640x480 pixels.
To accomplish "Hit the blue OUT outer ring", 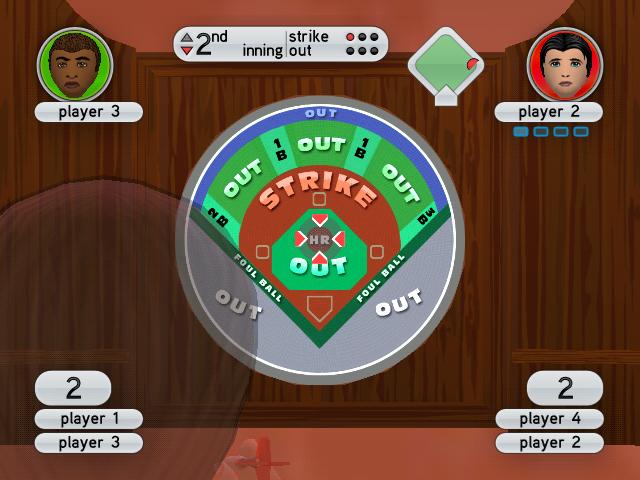I will pos(320,113).
